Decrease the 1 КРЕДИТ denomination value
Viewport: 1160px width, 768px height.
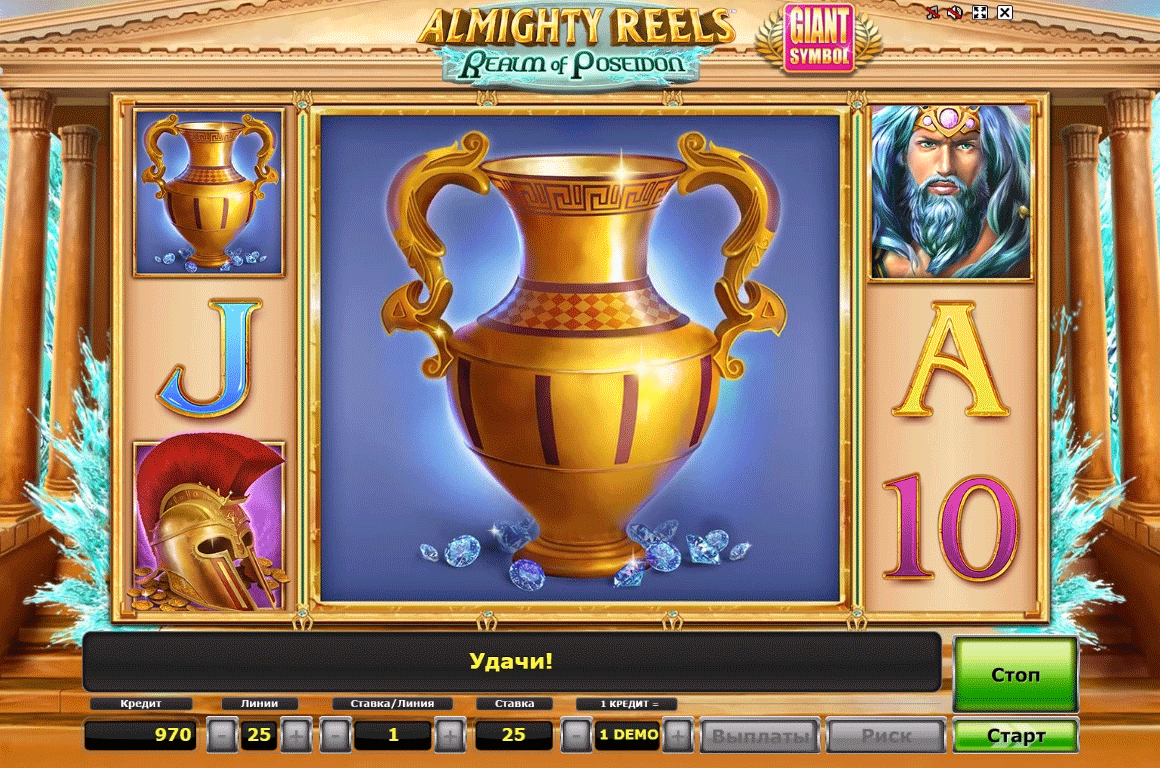click(x=575, y=736)
